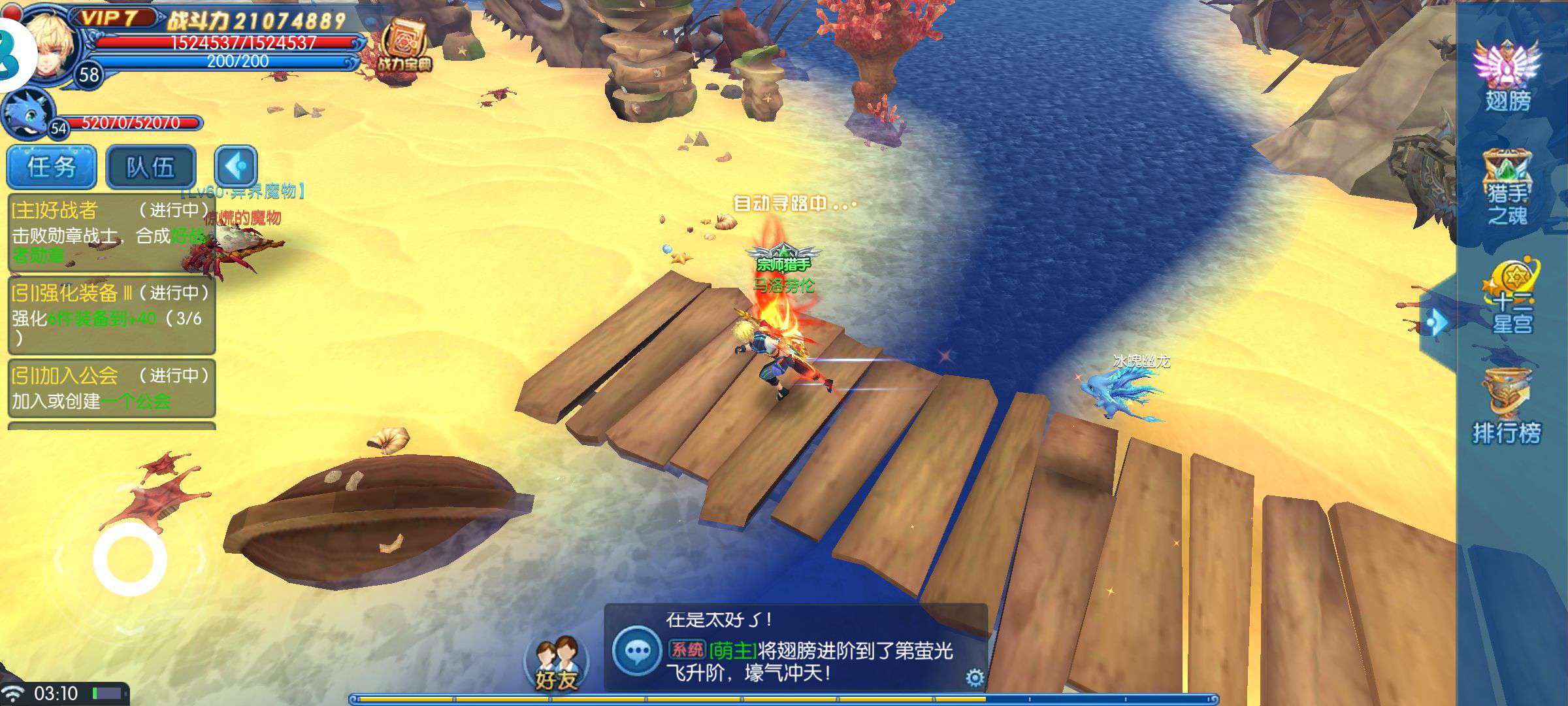
Task: Collapse the quest panel with arrow button
Action: coord(236,167)
